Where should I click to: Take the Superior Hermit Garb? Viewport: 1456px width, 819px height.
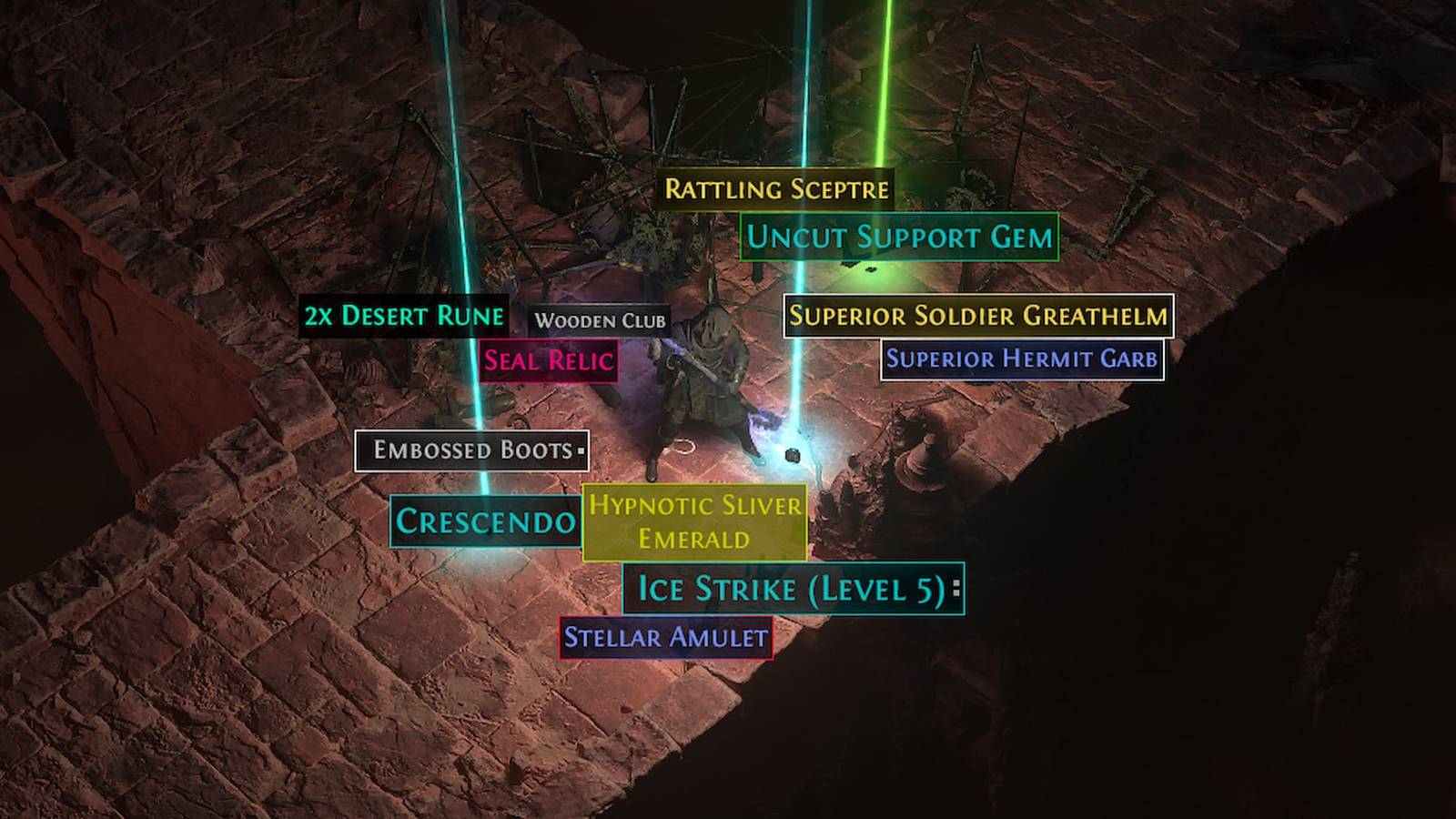click(1023, 359)
